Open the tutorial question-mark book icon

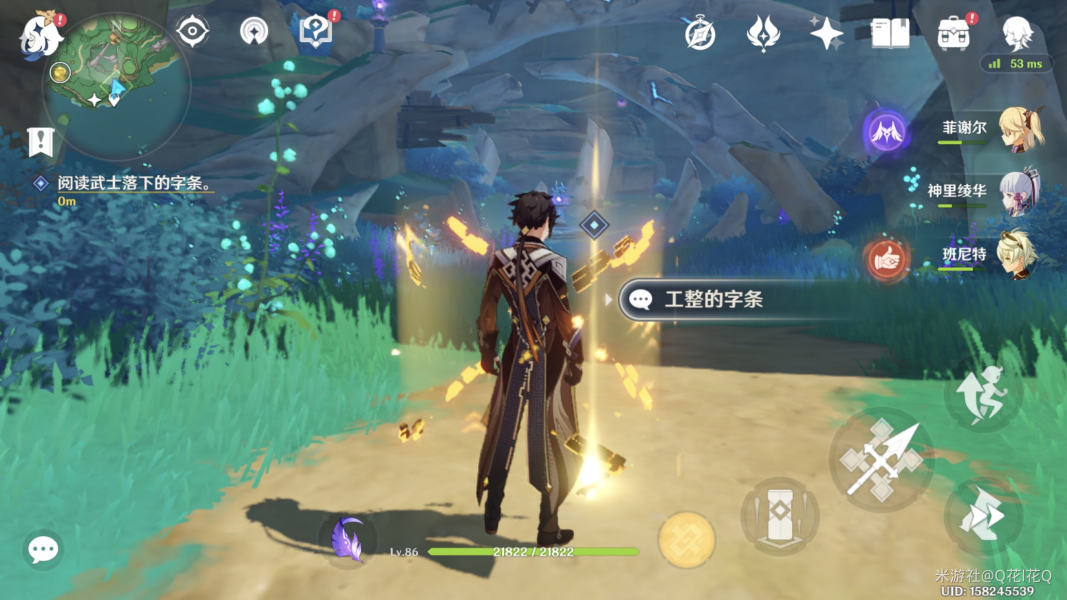(x=316, y=31)
